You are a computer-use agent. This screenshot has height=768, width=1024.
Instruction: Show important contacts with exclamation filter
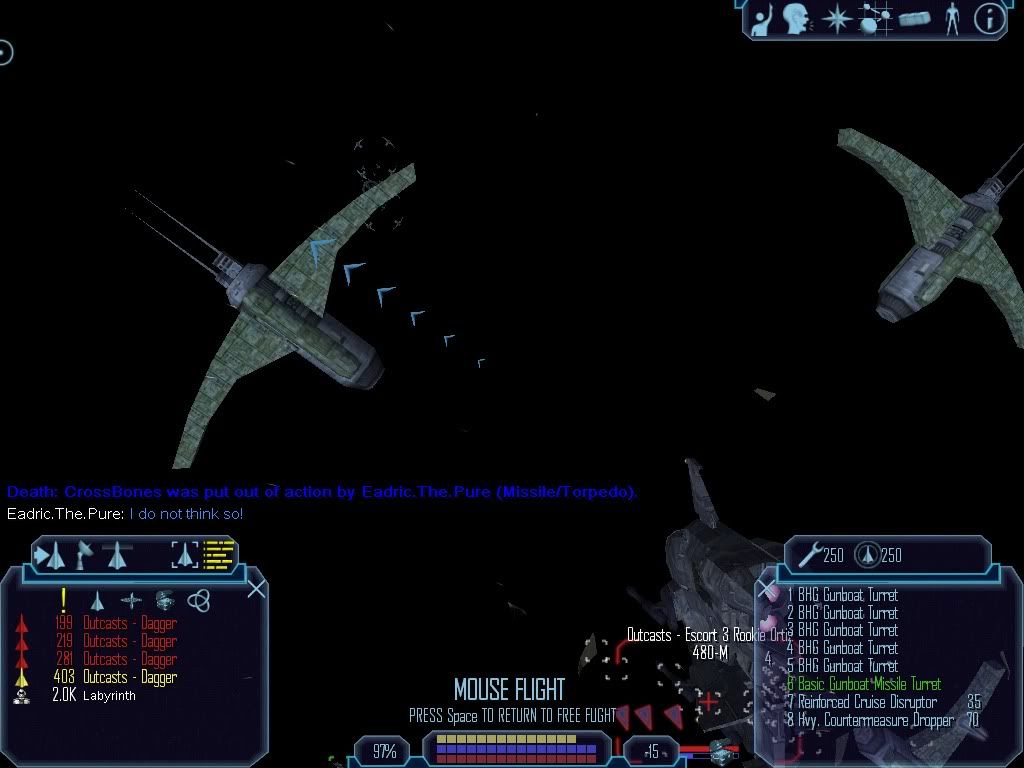coord(64,600)
